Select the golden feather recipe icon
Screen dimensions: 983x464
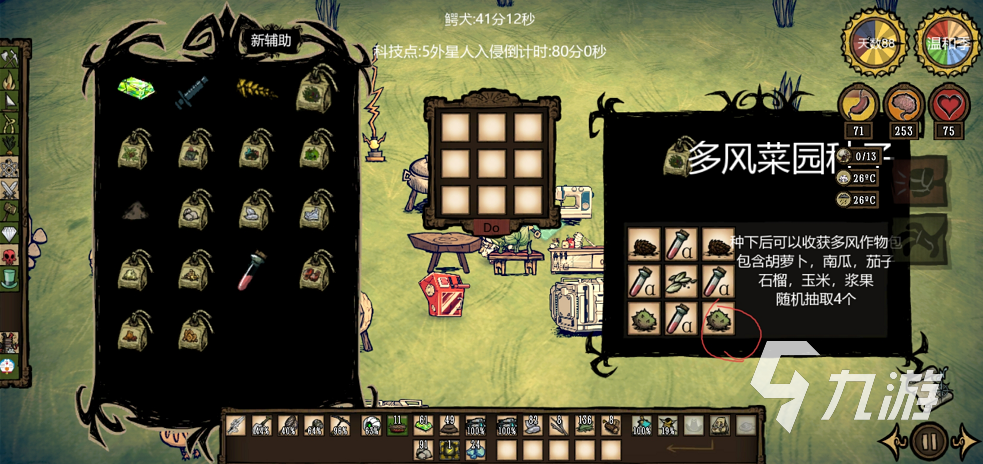[x=253, y=90]
